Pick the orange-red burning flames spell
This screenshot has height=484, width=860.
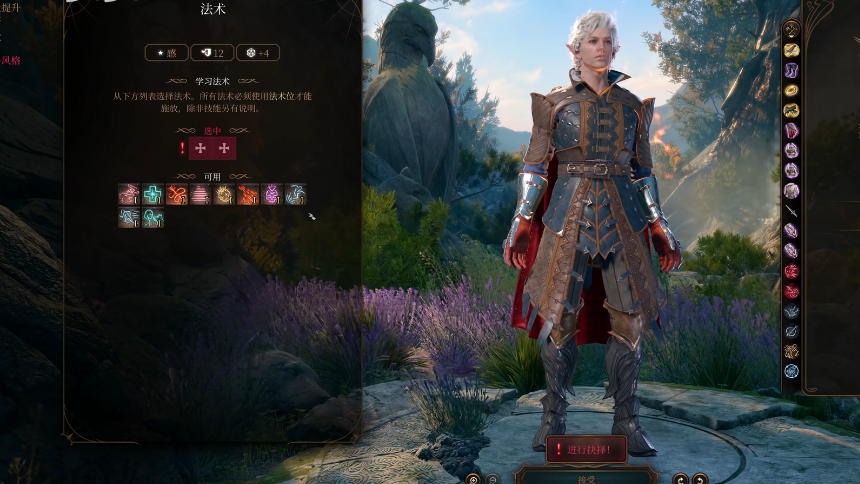coord(247,195)
